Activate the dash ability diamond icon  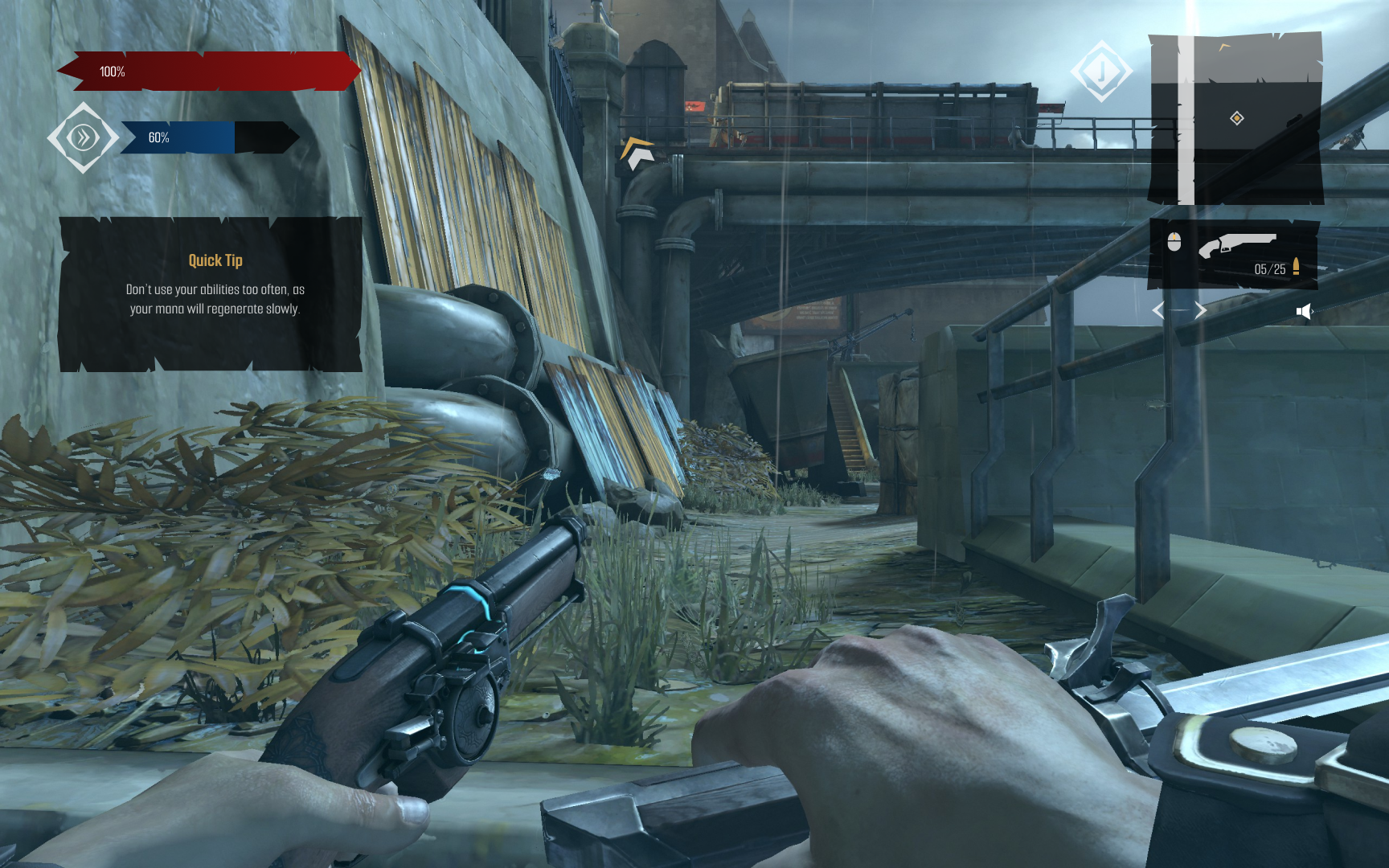(83, 137)
